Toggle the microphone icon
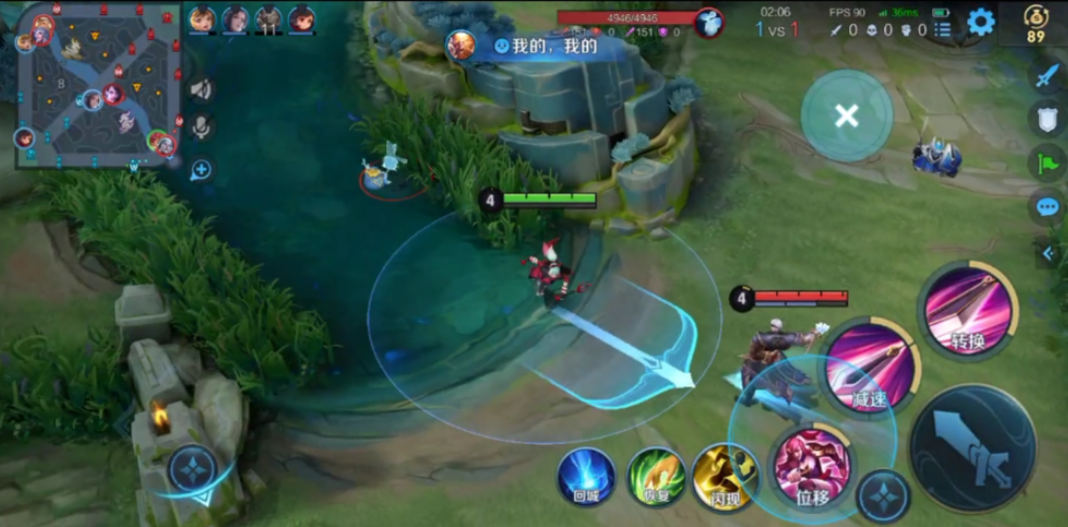Image resolution: width=1068 pixels, height=527 pixels. tap(201, 127)
